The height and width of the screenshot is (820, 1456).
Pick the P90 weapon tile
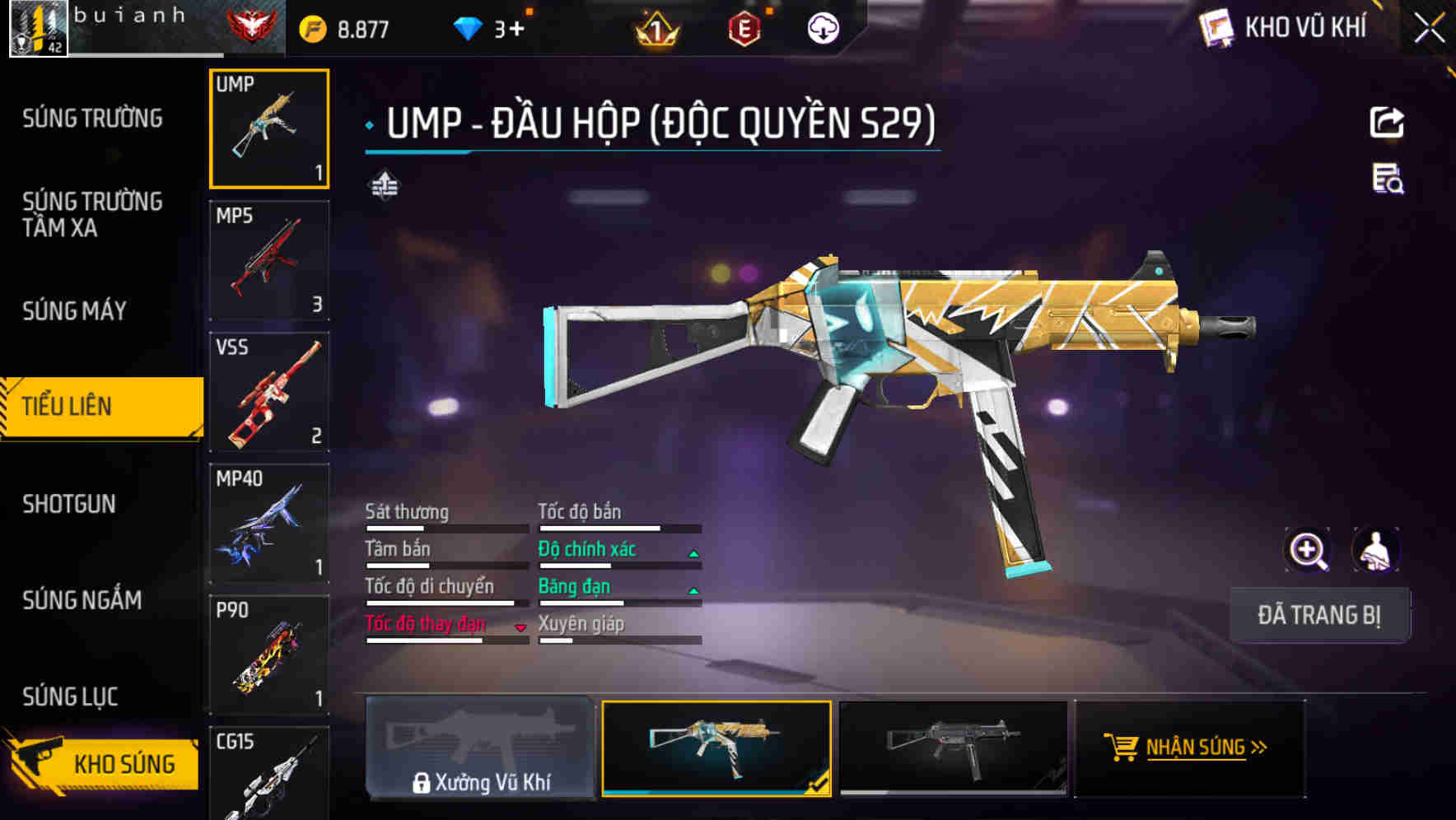click(269, 655)
